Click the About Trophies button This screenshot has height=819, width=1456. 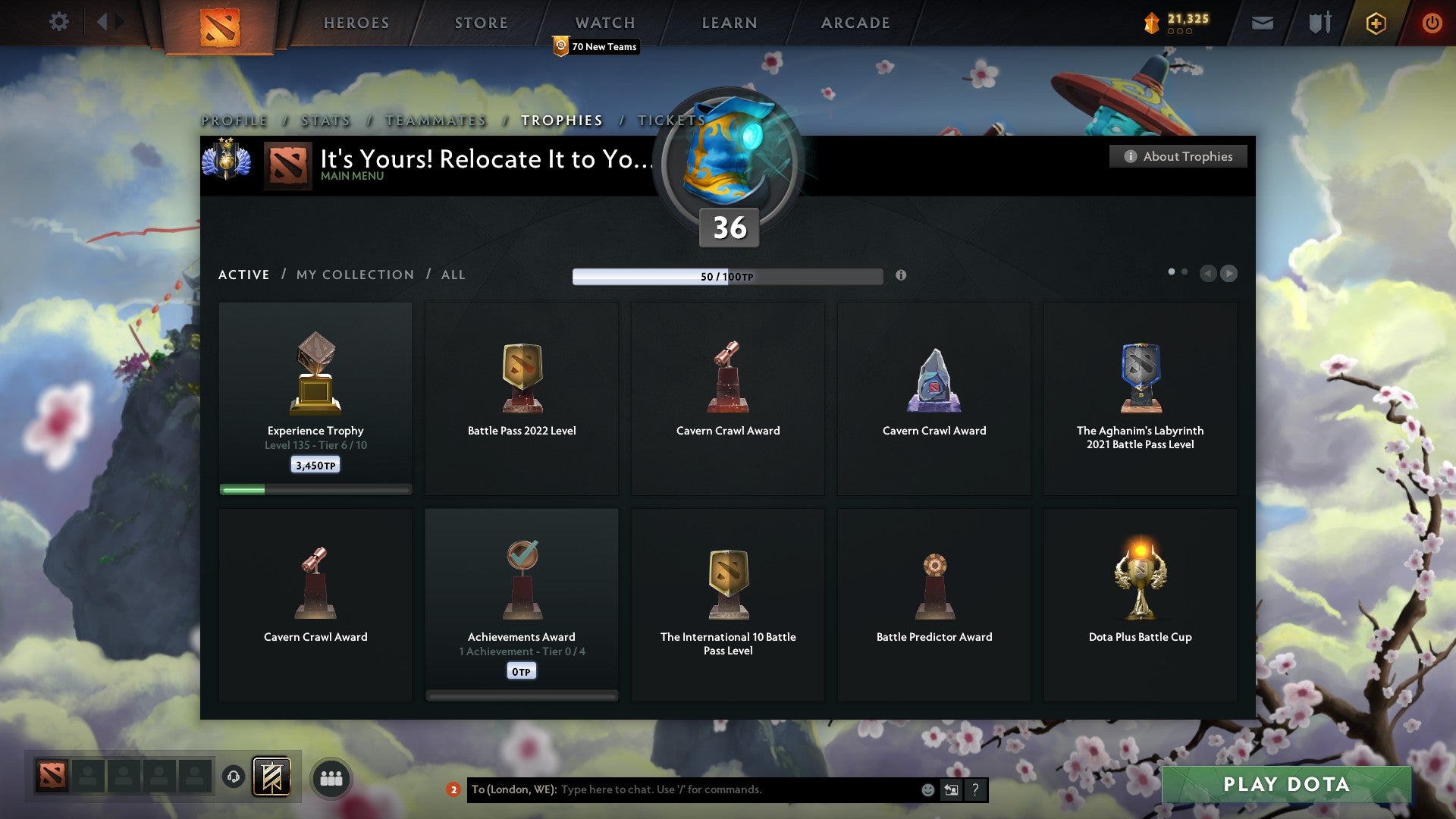pos(1178,156)
